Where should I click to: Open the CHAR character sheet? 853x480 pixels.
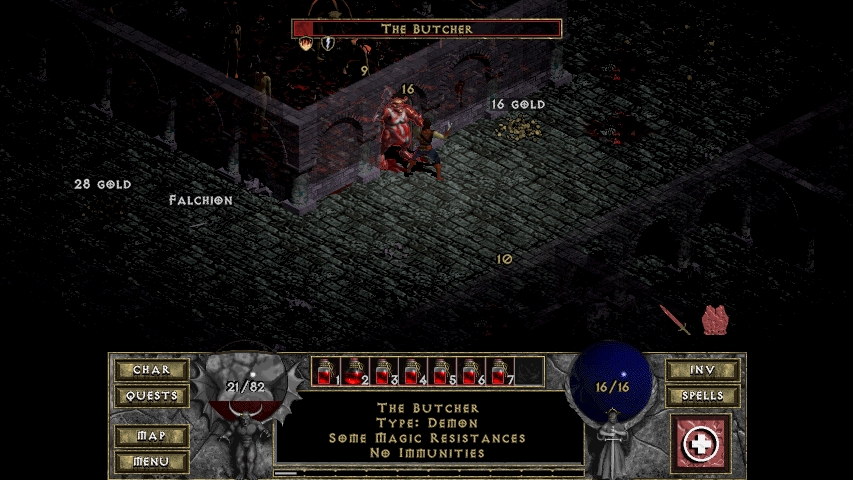tap(152, 370)
